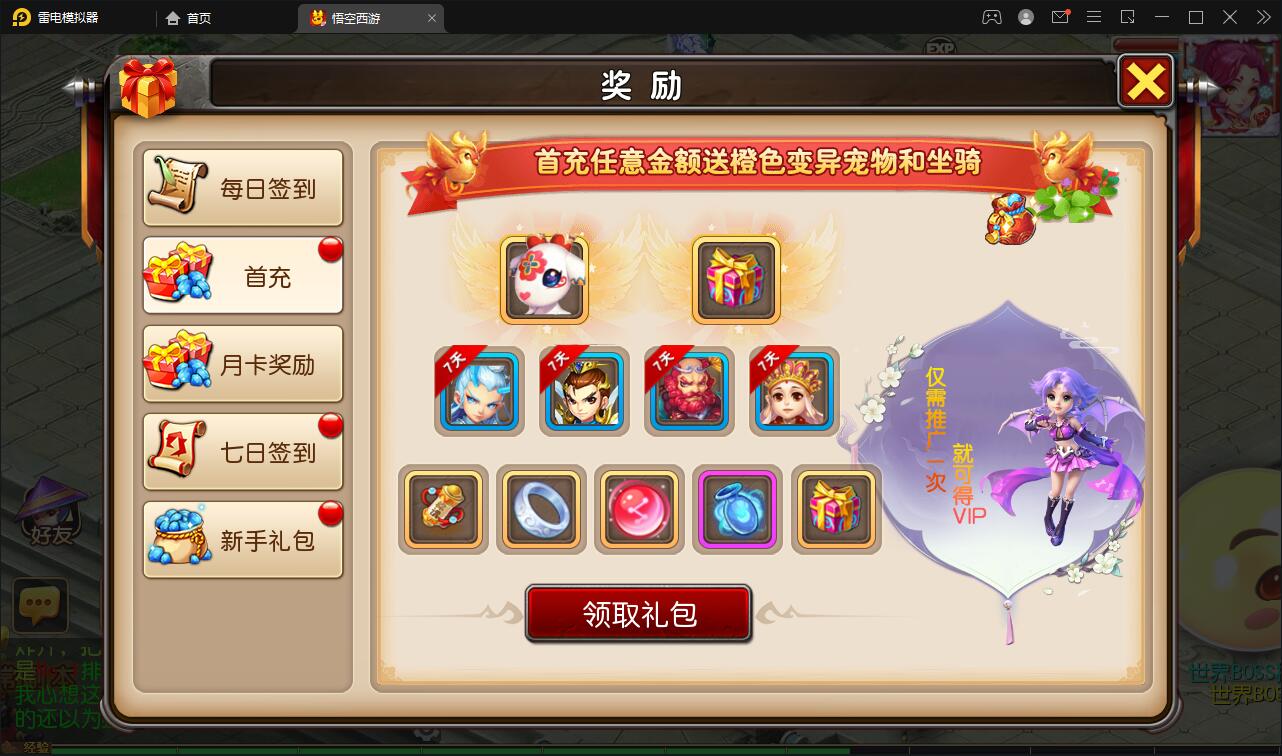The width and height of the screenshot is (1282, 756).
Task: Click the chat bubble icon bottom left
Action: [40, 604]
